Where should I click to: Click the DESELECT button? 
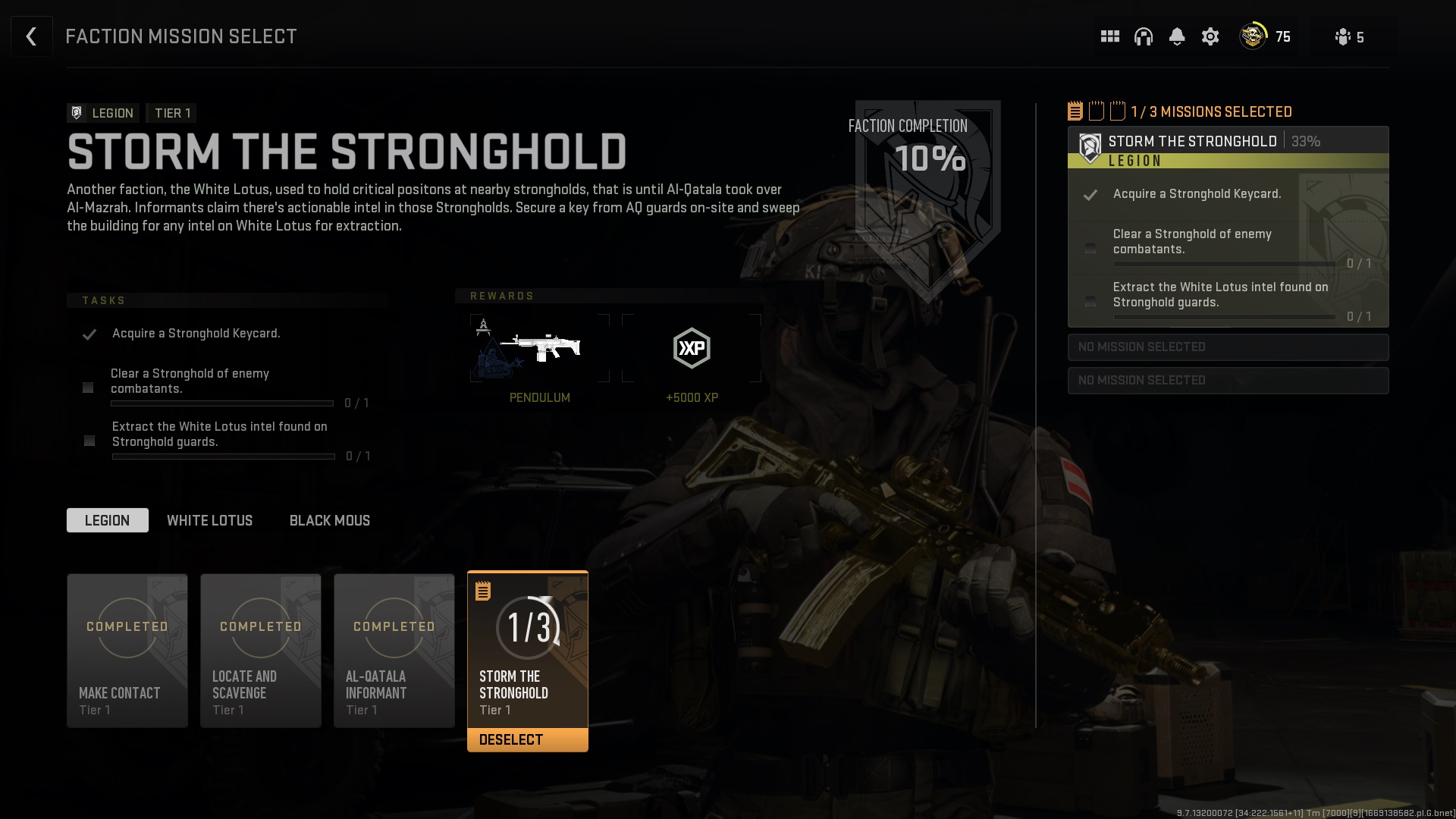(x=527, y=739)
